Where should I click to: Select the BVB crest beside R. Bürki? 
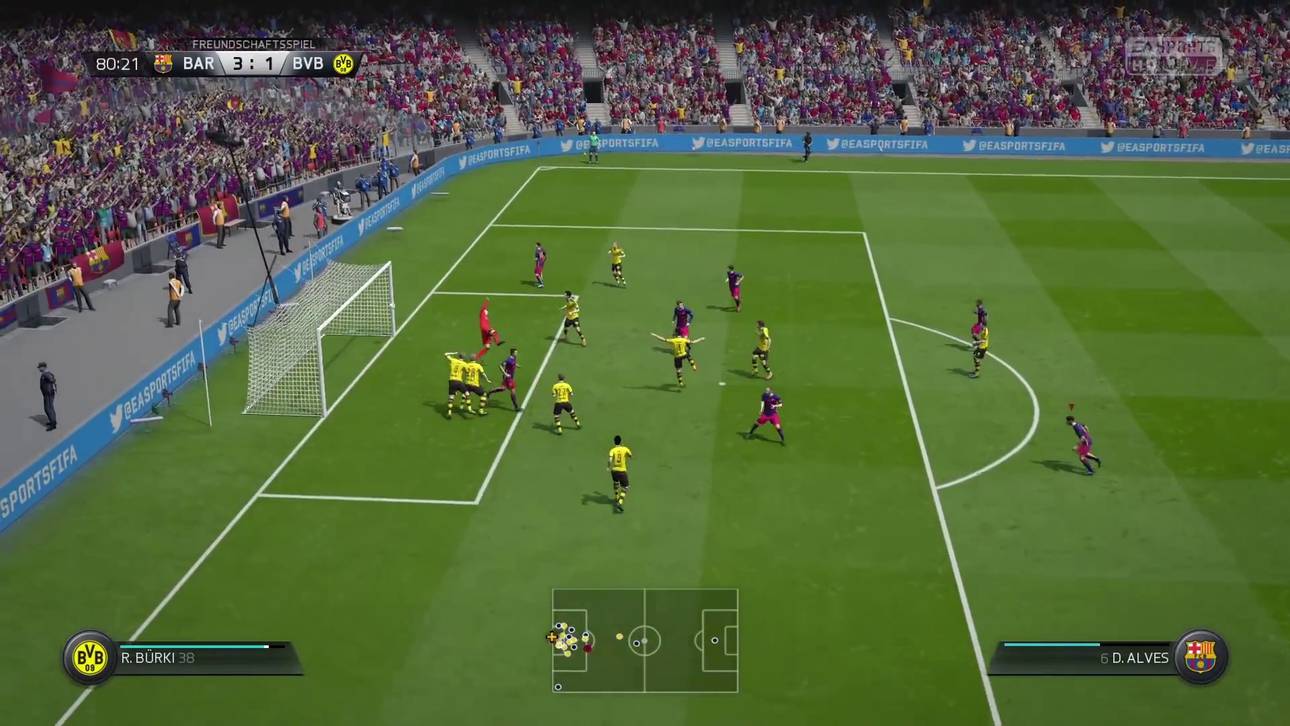point(90,657)
